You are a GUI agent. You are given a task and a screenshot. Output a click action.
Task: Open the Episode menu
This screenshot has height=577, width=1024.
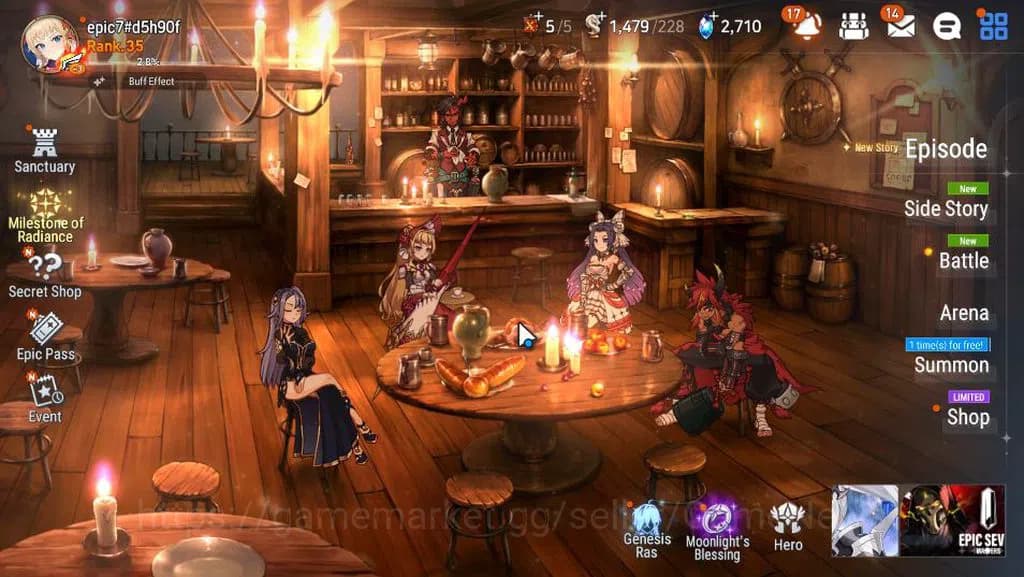(945, 150)
